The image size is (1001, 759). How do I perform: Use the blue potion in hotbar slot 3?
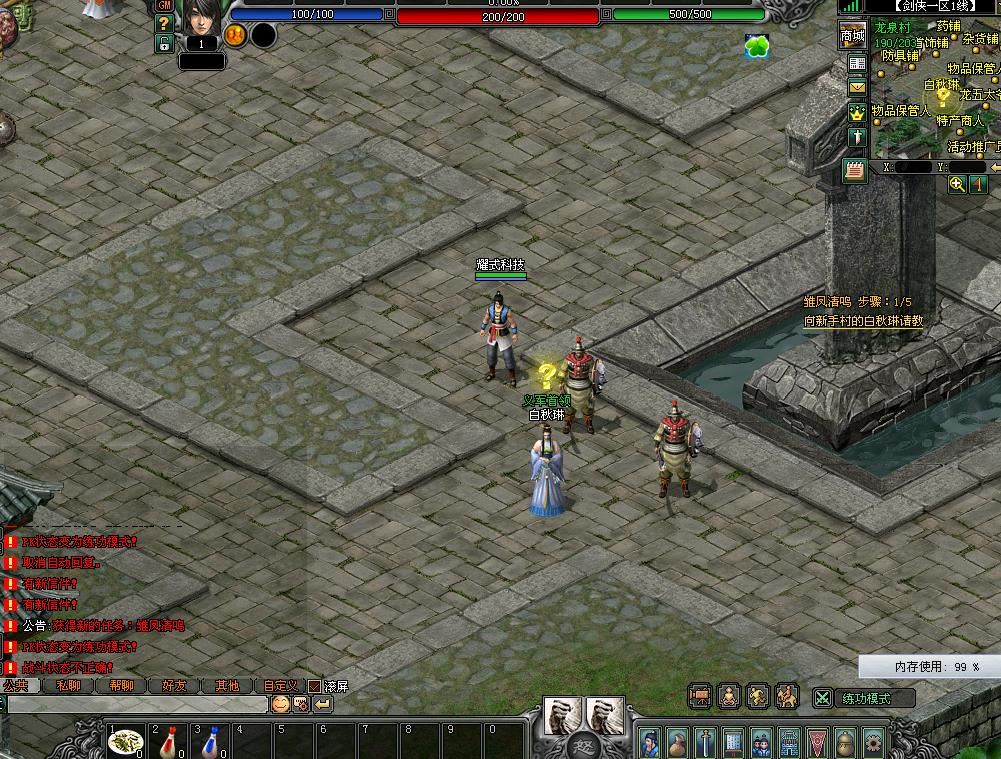point(211,741)
